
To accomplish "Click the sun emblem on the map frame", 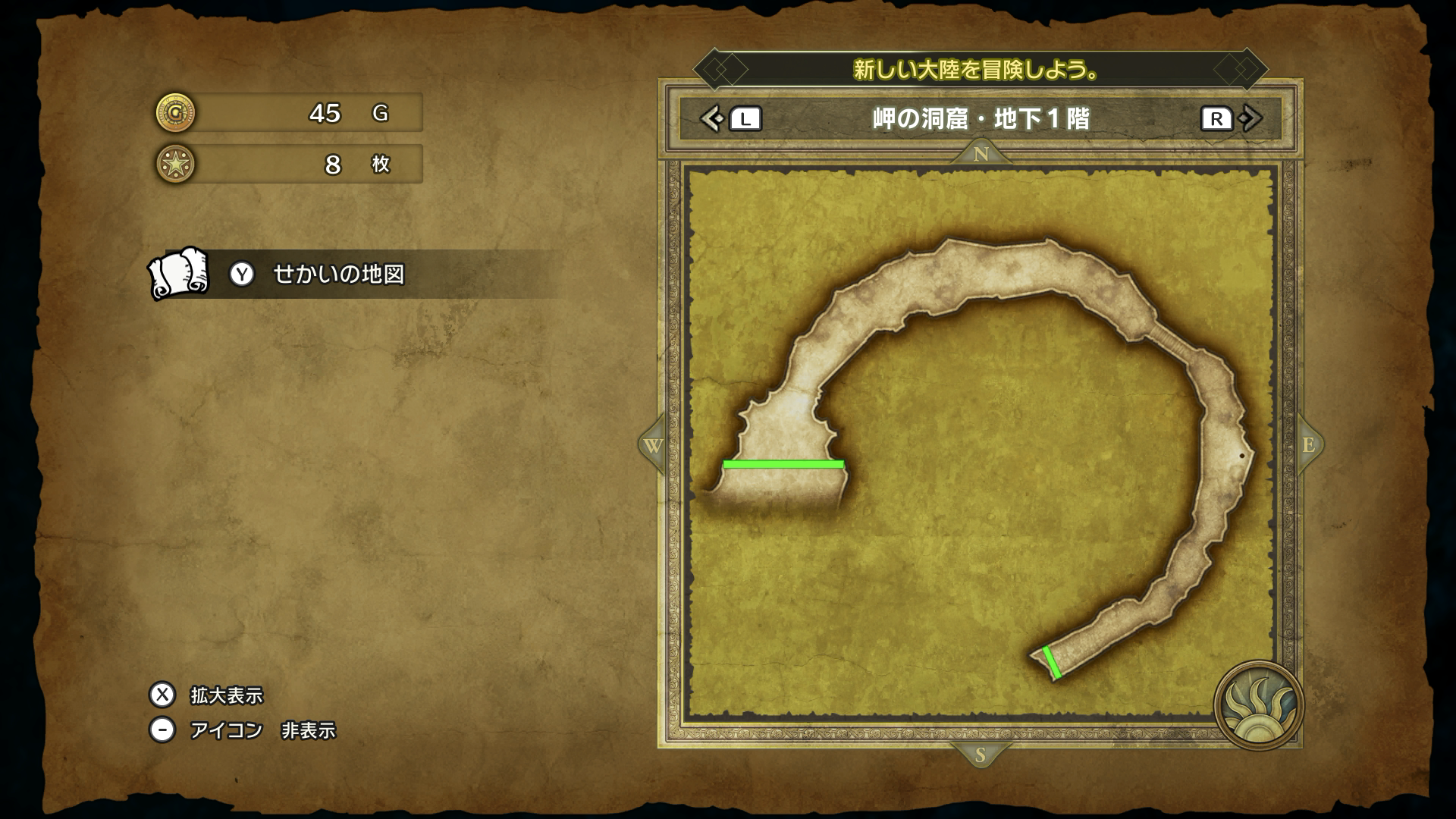I will pyautogui.click(x=1258, y=704).
